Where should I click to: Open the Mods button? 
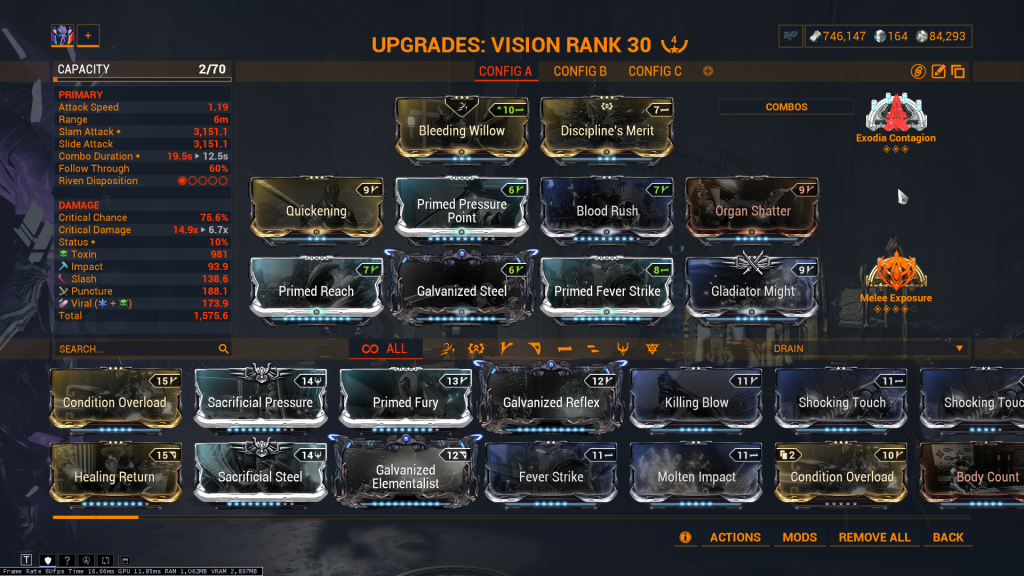799,537
